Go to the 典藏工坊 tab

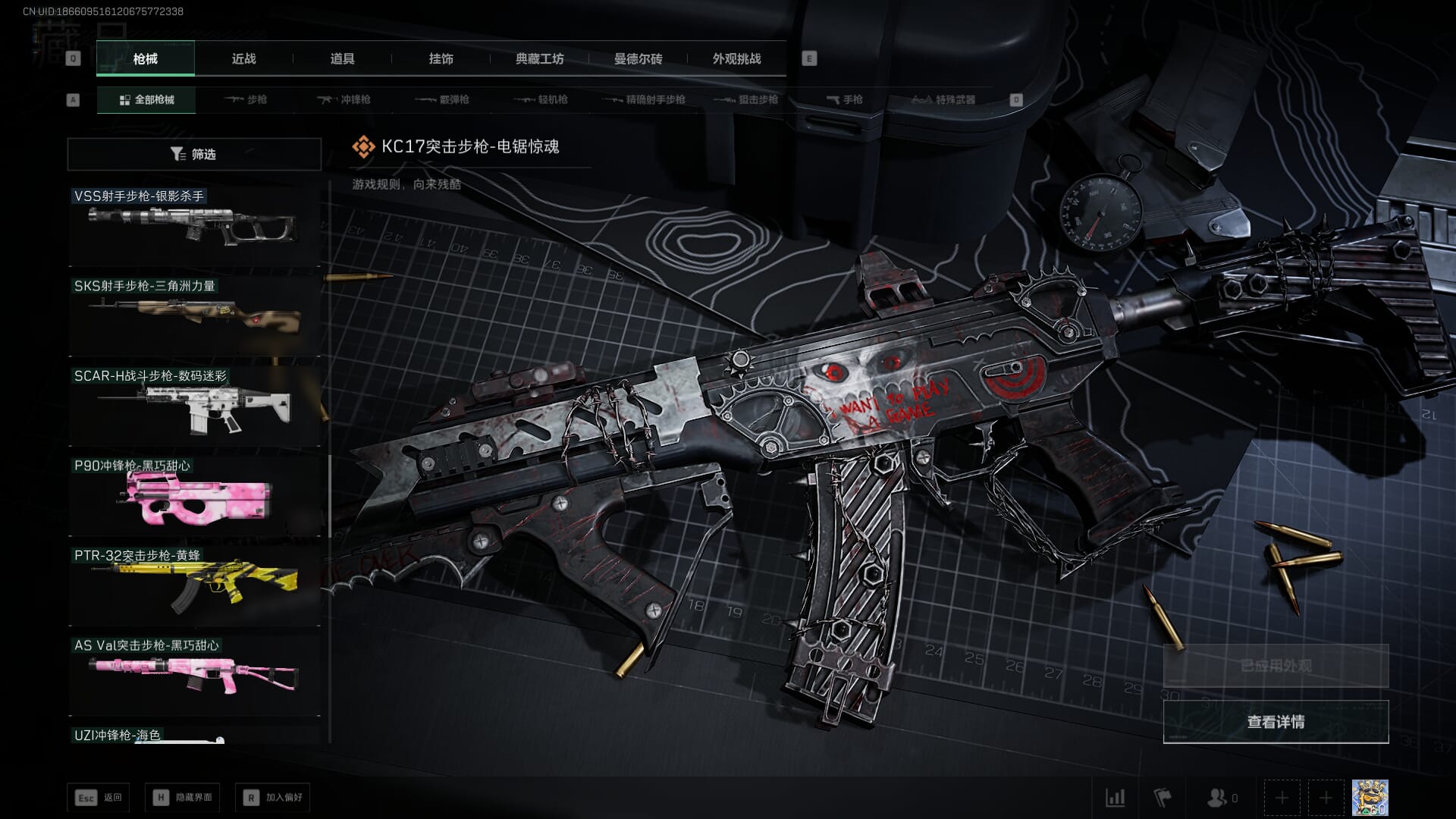pyautogui.click(x=539, y=59)
